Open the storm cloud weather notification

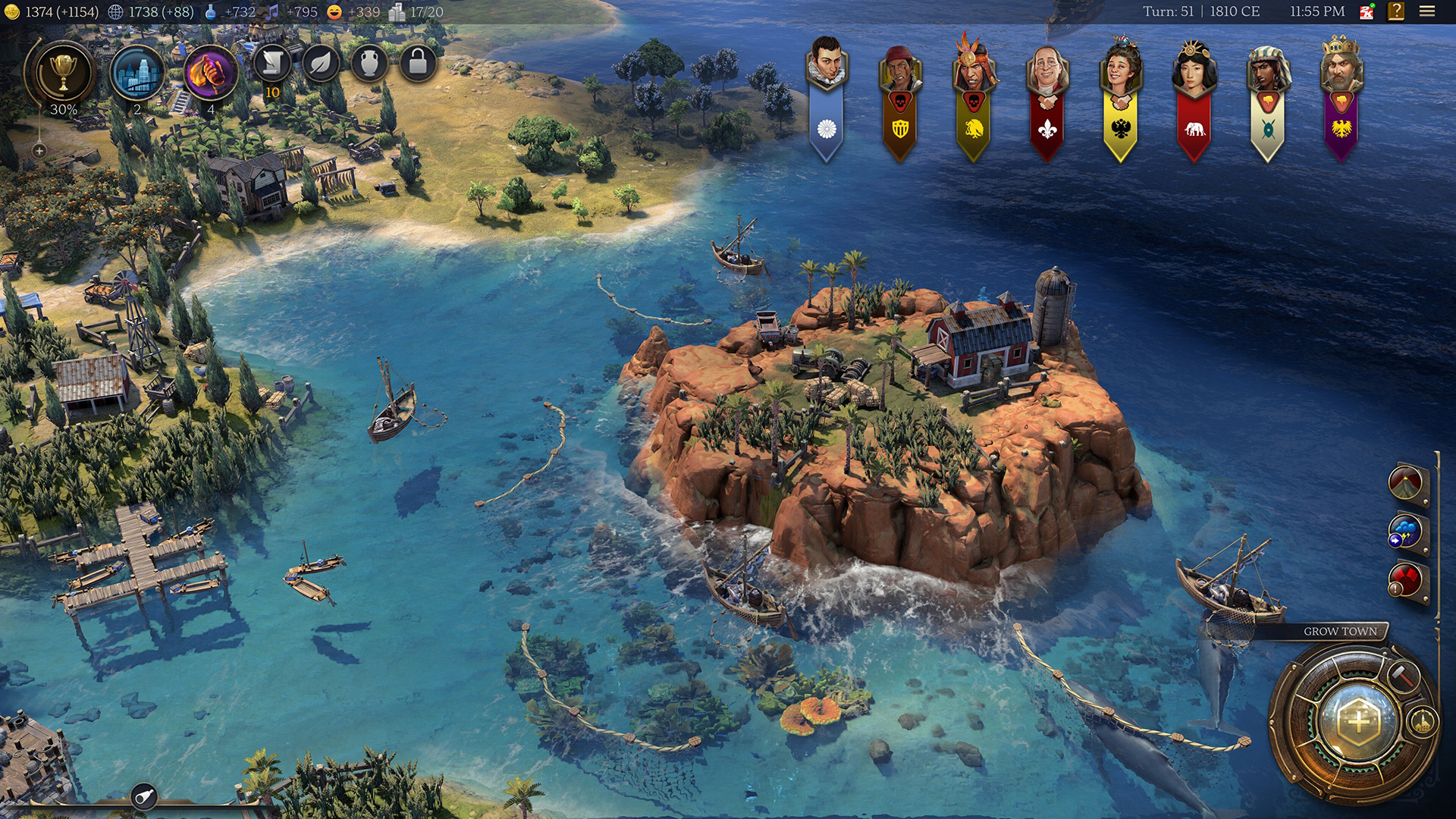click(x=1406, y=533)
